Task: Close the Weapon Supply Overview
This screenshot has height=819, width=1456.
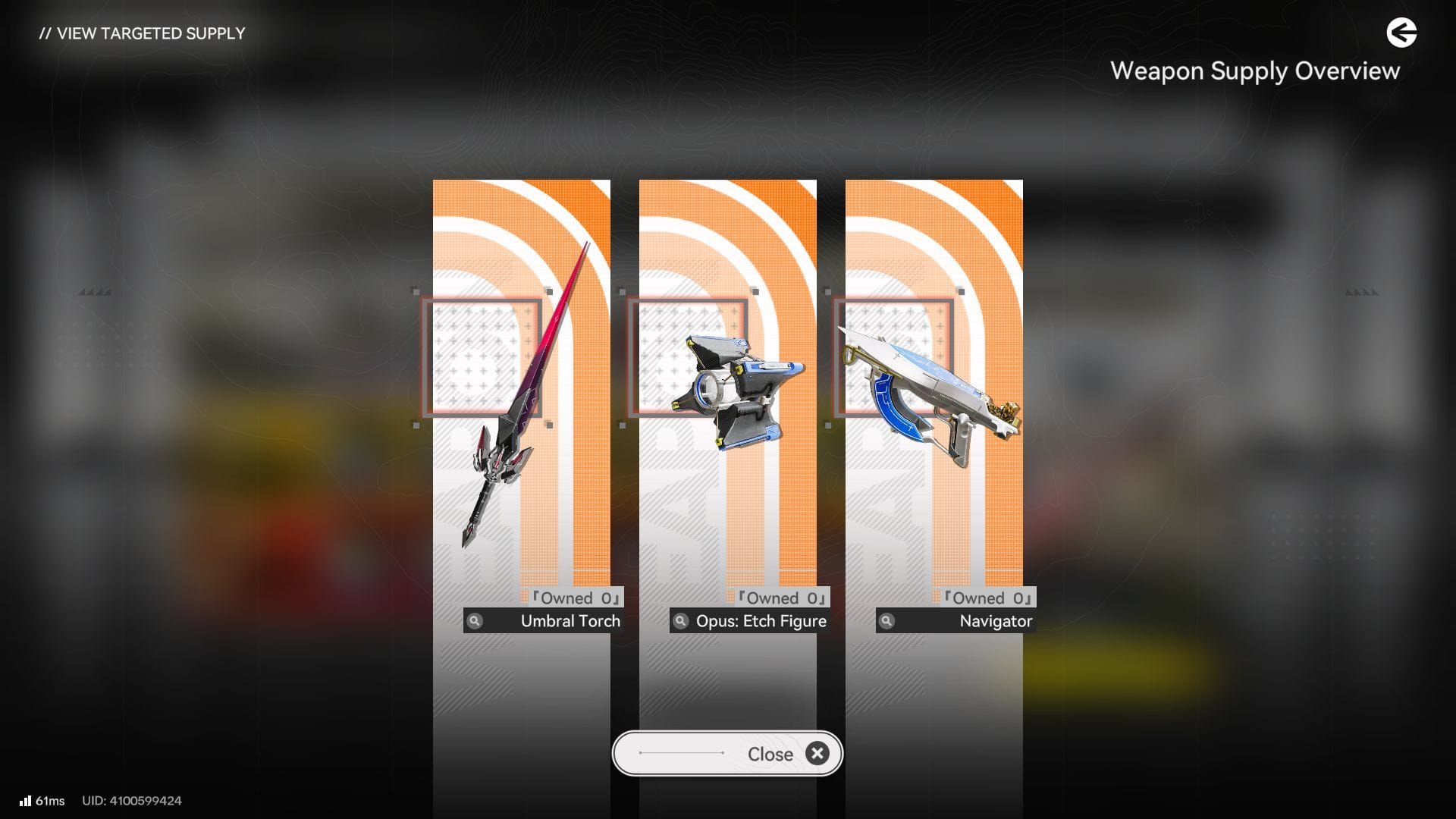Action: point(726,754)
